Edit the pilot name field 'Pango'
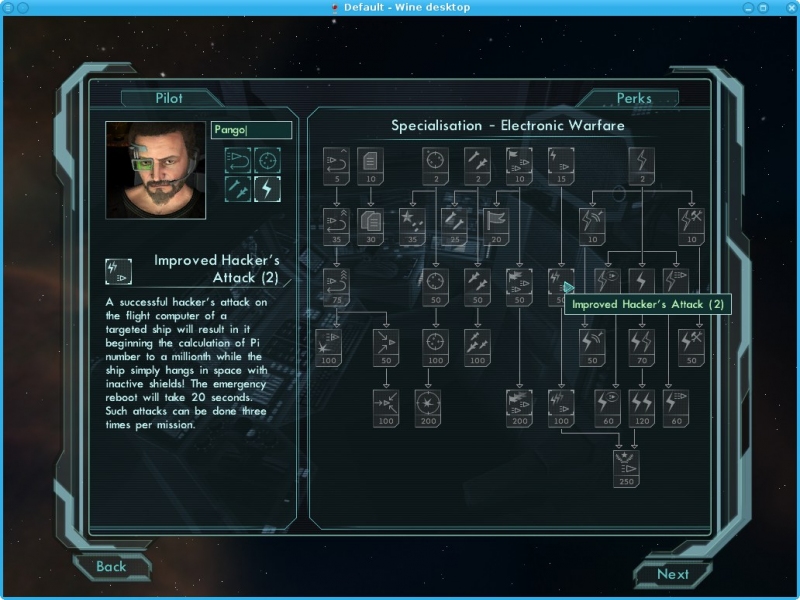 [x=251, y=130]
